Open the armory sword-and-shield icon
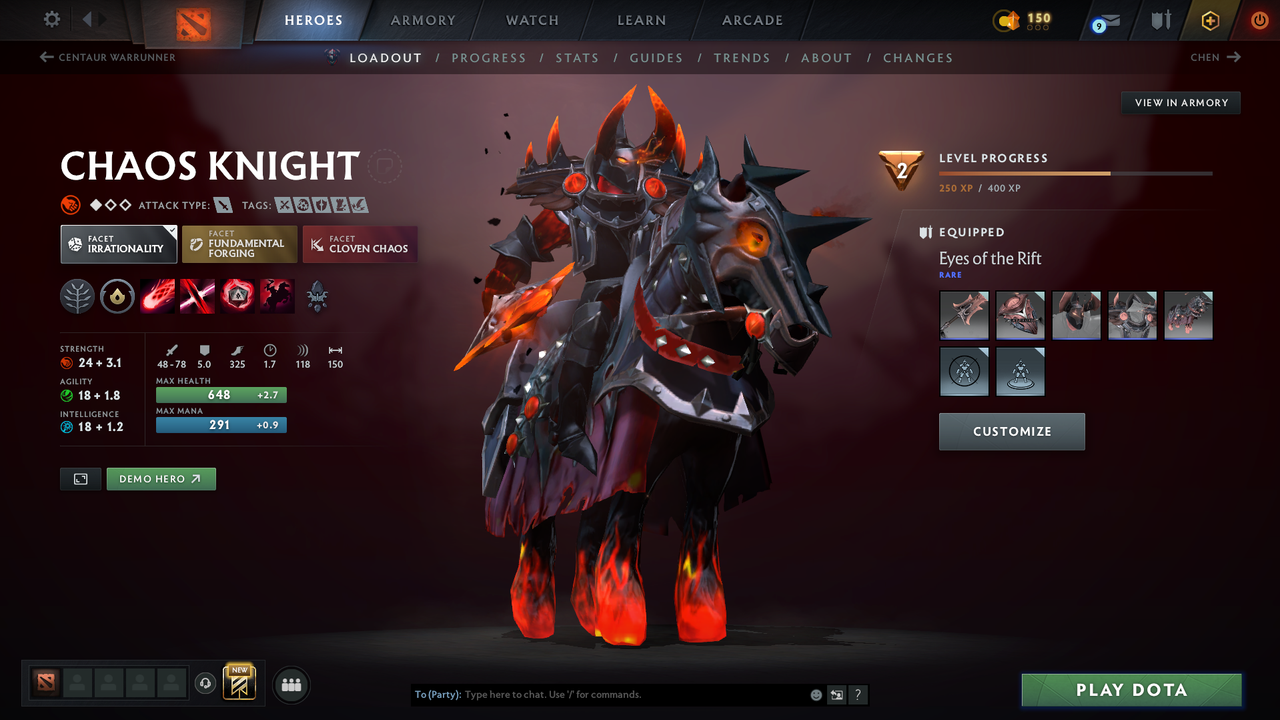The width and height of the screenshot is (1280, 720). (1161, 20)
